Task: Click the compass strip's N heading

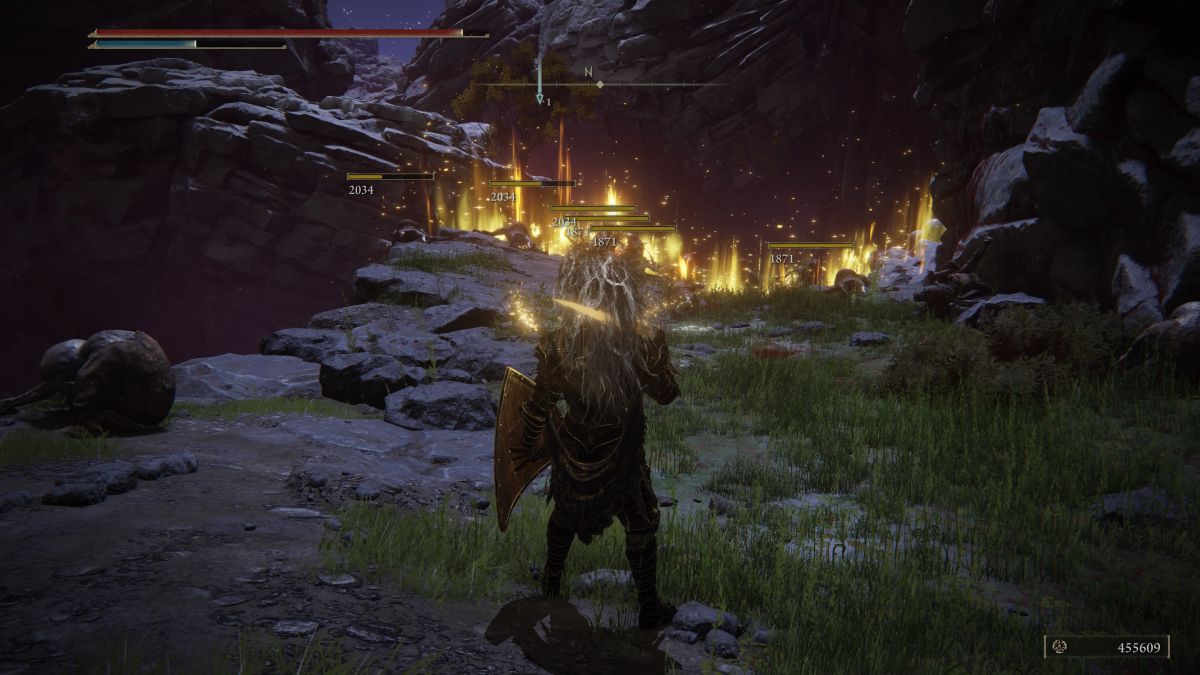Action: coord(587,73)
